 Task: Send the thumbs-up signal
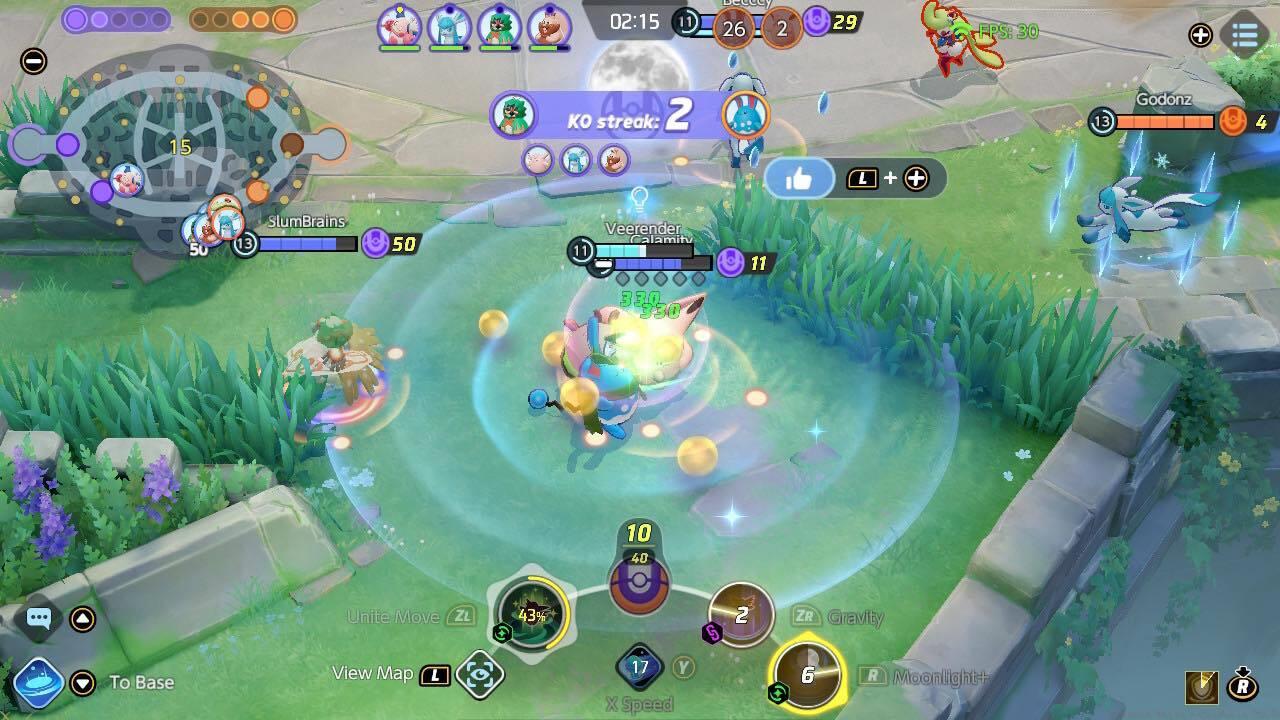click(x=801, y=177)
